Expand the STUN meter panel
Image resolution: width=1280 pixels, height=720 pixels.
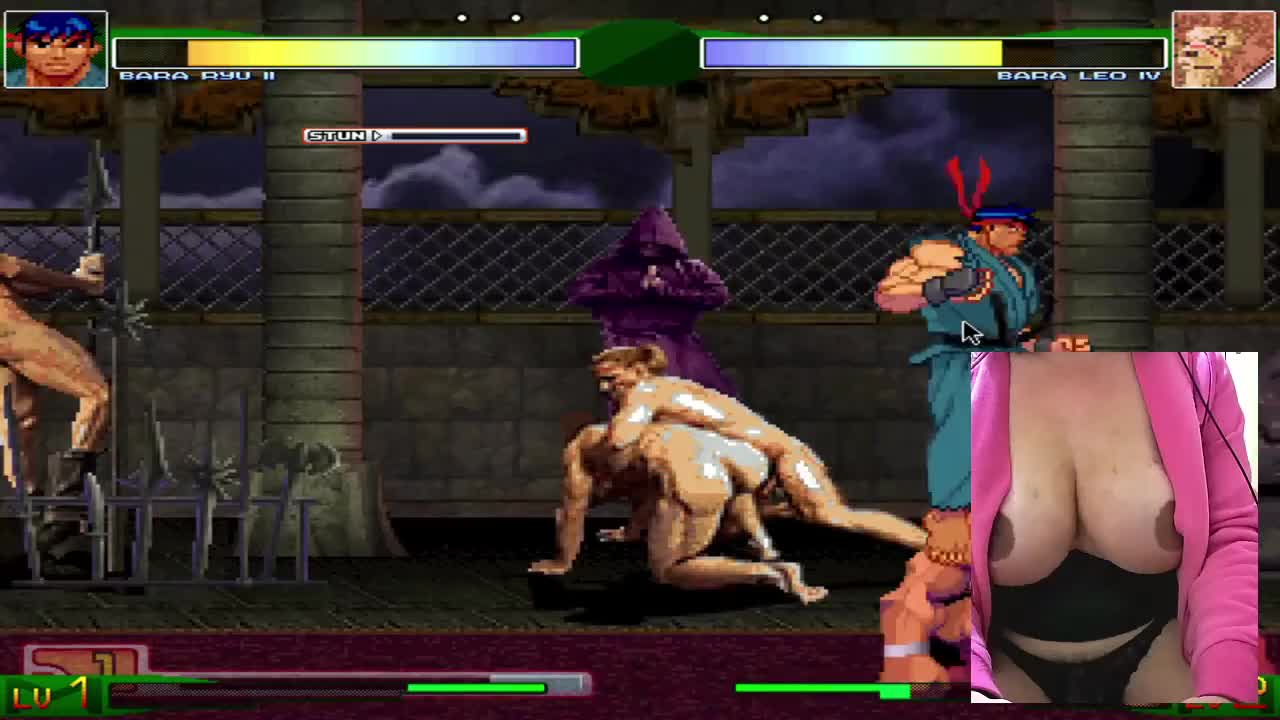(x=414, y=135)
